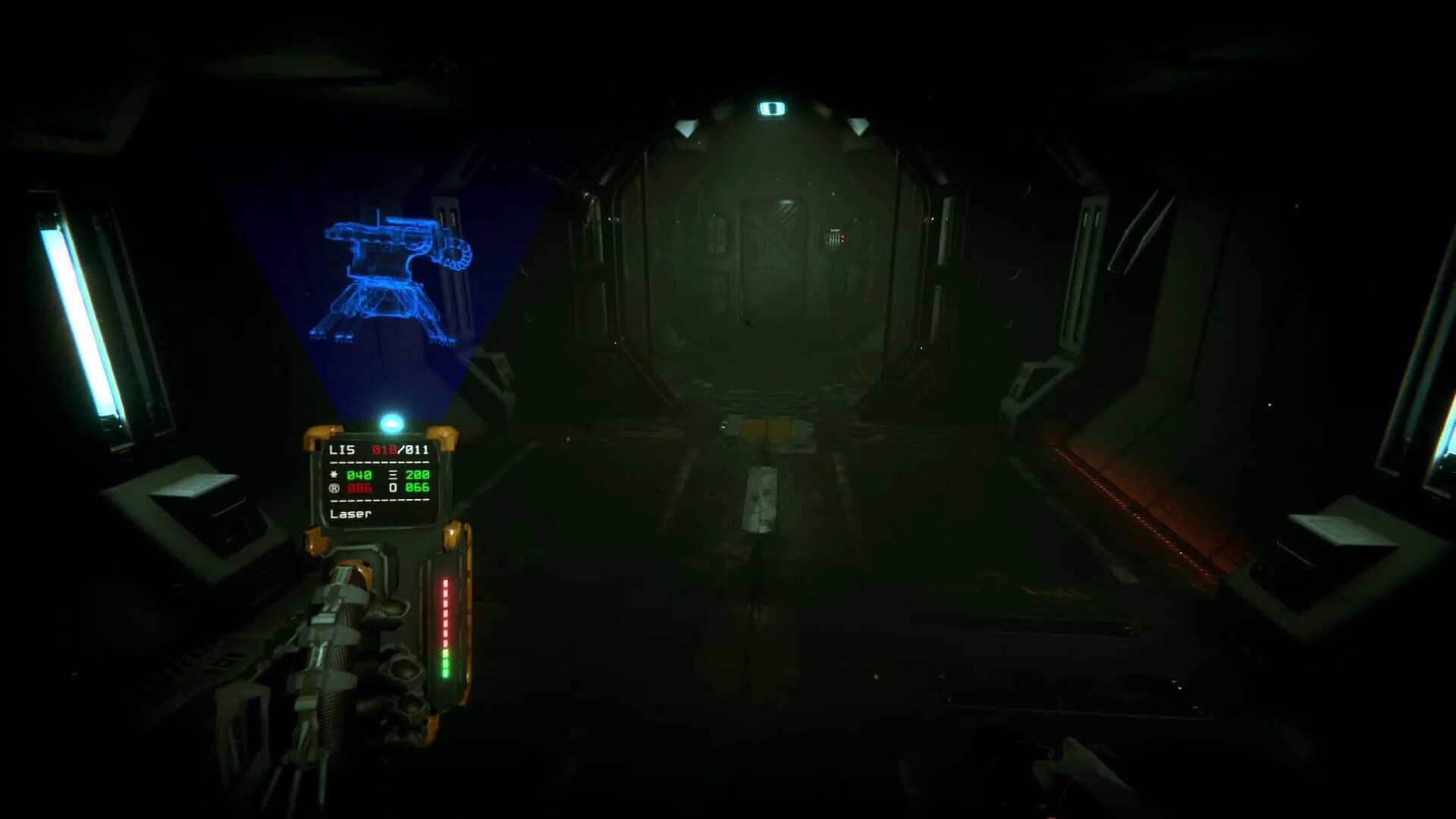The width and height of the screenshot is (1456, 819).
Task: Tap the ceiling light fixture above the doorway
Action: [x=770, y=106]
